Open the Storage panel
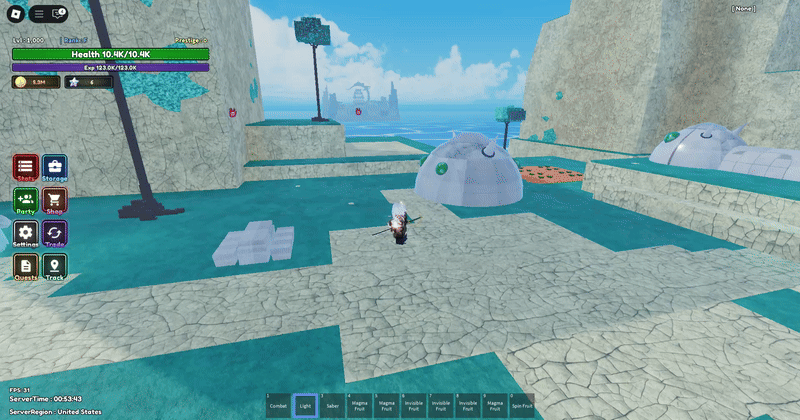Image resolution: width=800 pixels, height=420 pixels. pyautogui.click(x=55, y=168)
